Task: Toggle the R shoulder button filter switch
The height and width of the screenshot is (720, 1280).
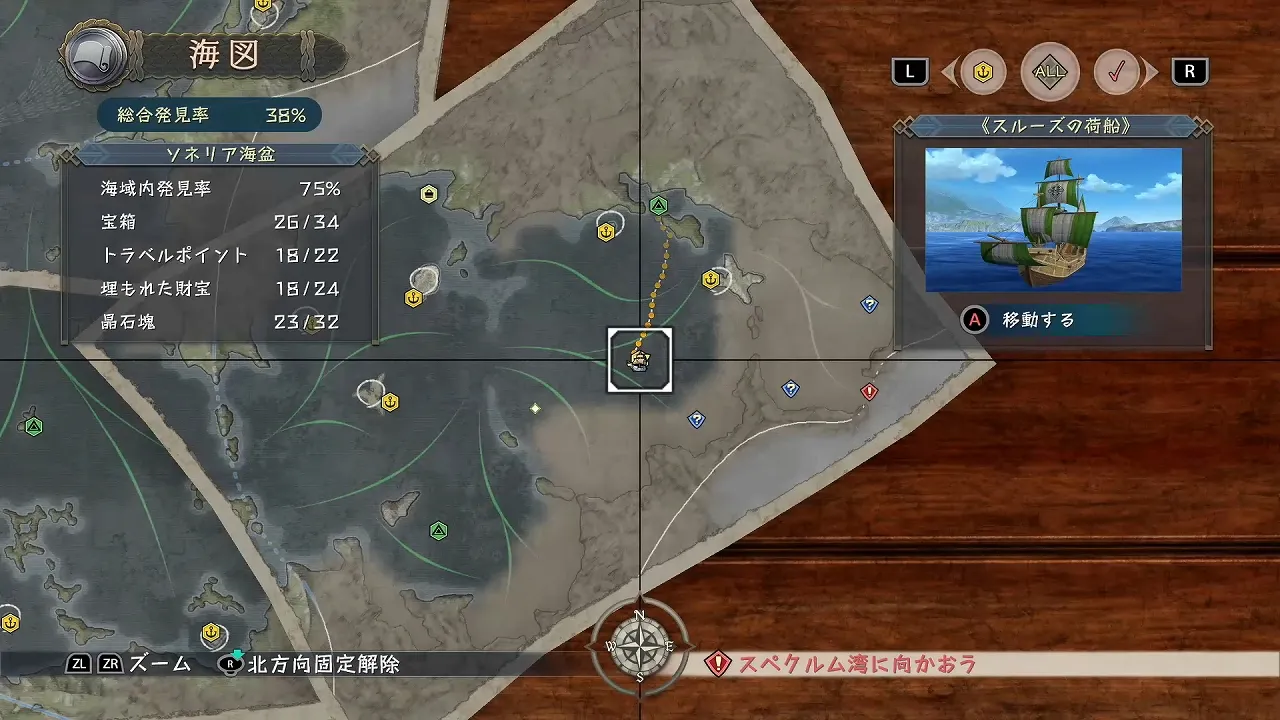Action: click(x=1190, y=71)
